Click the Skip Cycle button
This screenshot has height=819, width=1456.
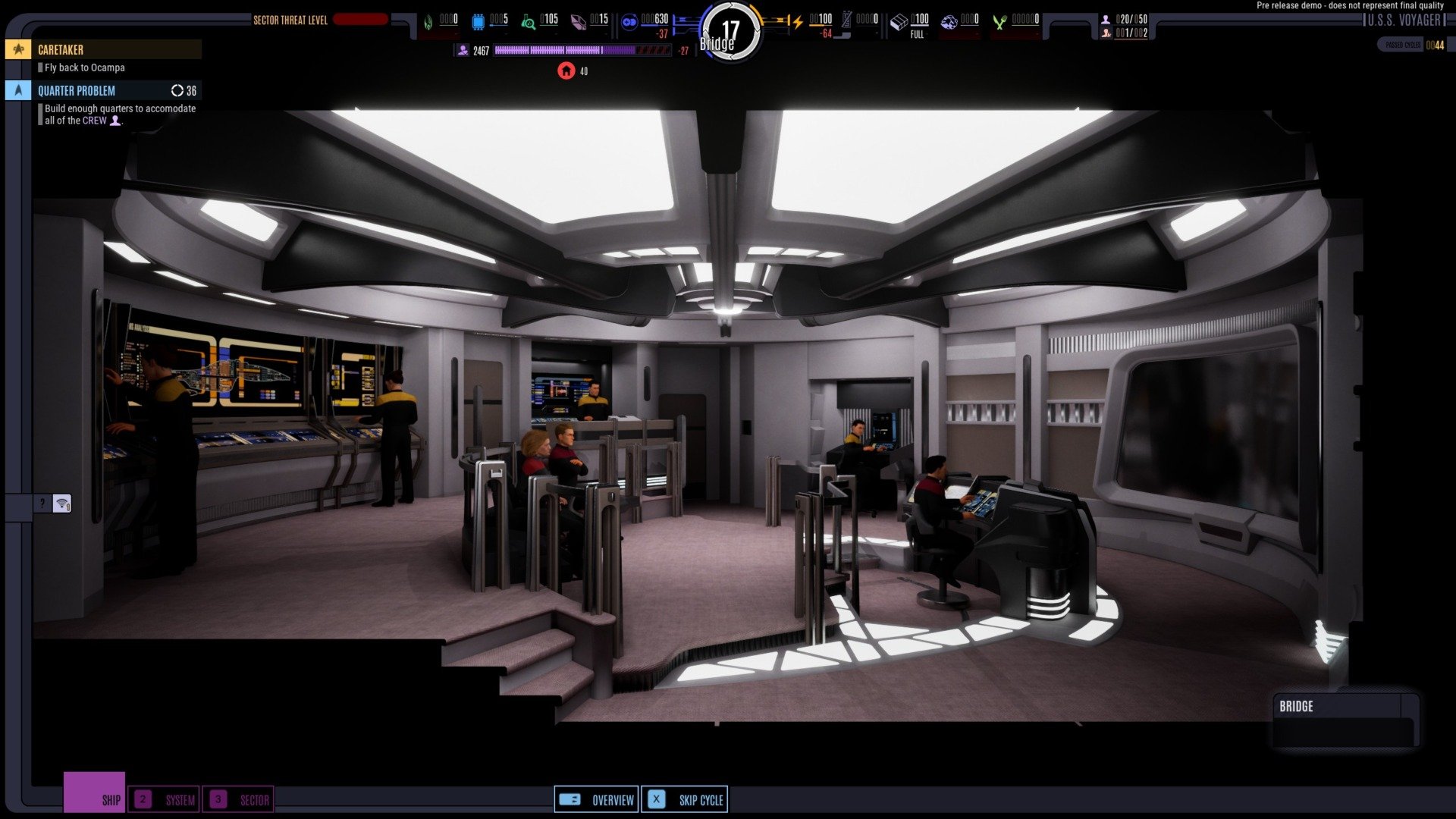tap(685, 799)
